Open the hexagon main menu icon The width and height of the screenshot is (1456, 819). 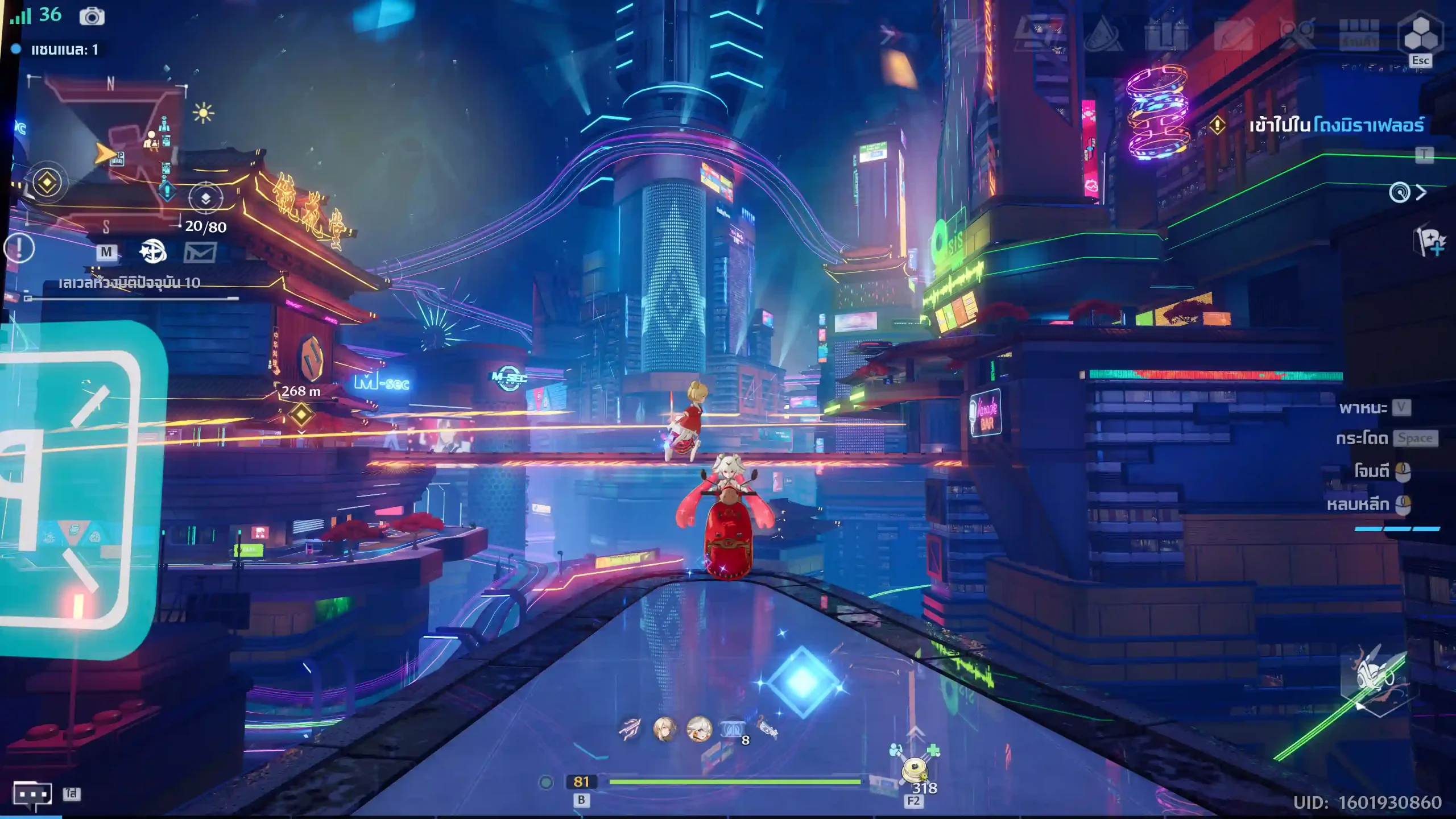coord(1420,34)
